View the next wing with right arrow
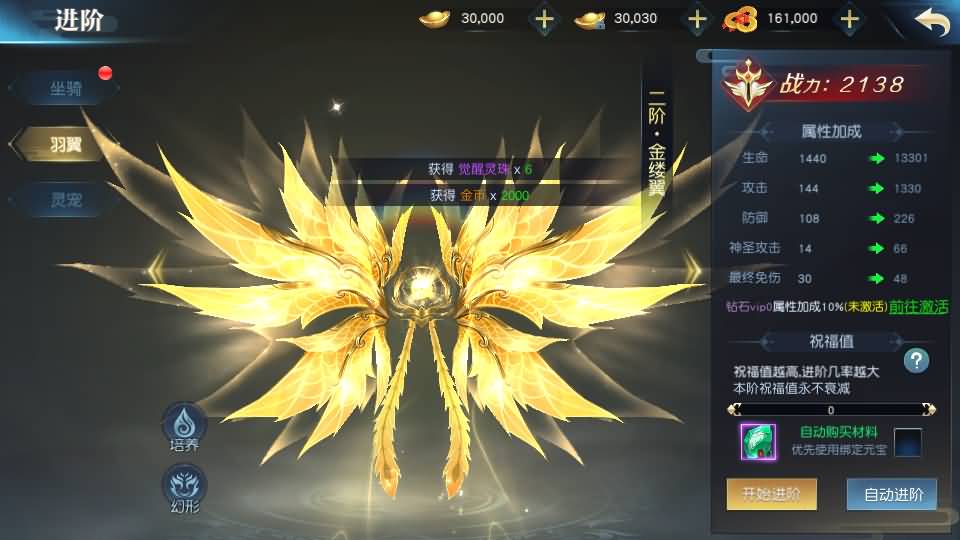The height and width of the screenshot is (540, 960). coord(693,267)
